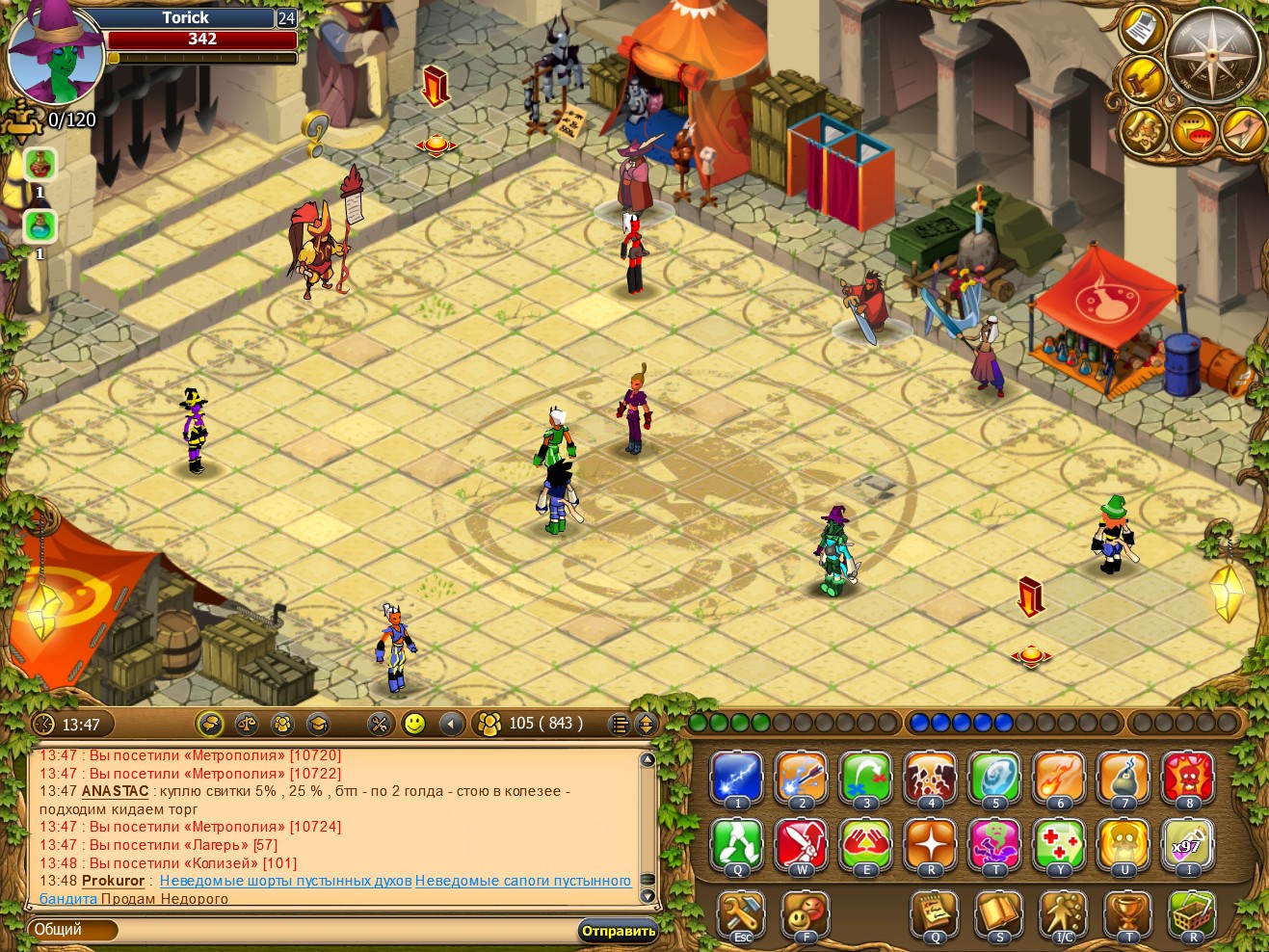Click the ANASTAC player name in chat
Viewport: 1269px width, 952px height.
[x=115, y=791]
